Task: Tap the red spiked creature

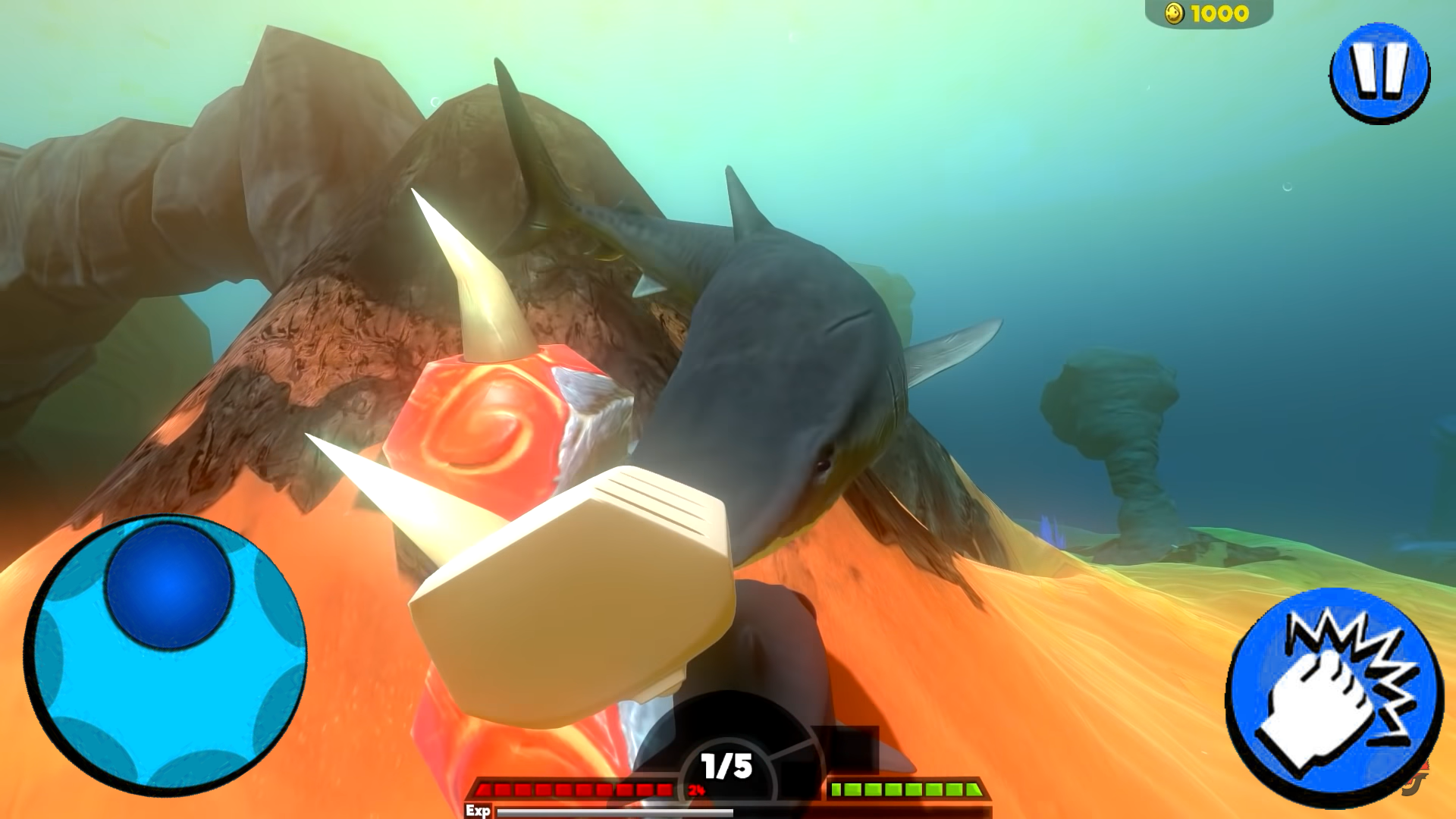Action: click(x=485, y=425)
